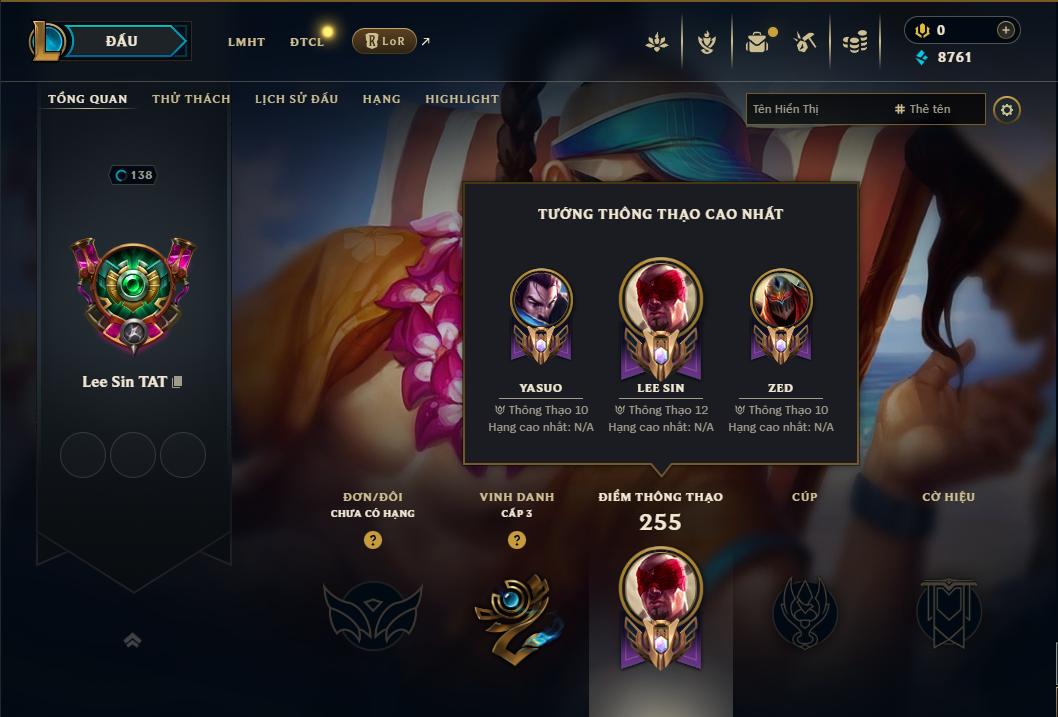Select Yasuo mastery portrait
The width and height of the screenshot is (1058, 717).
[x=541, y=300]
